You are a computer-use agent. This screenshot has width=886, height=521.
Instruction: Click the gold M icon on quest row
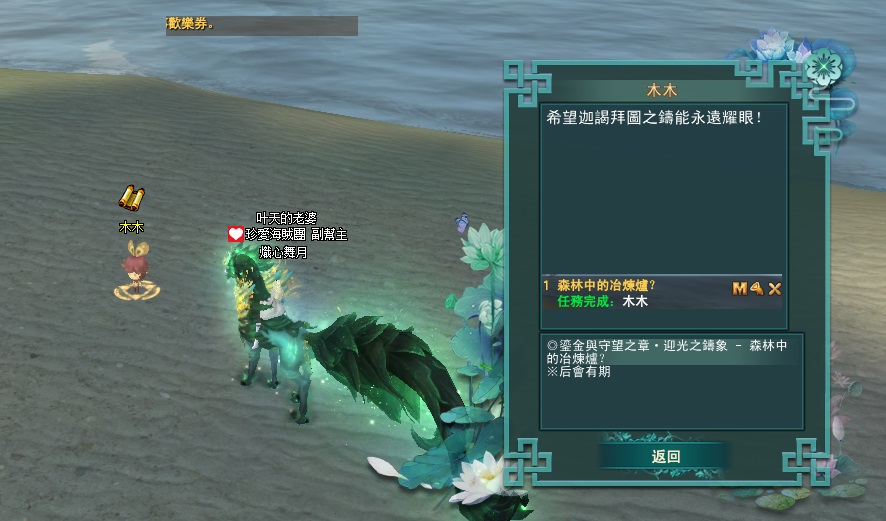click(740, 289)
